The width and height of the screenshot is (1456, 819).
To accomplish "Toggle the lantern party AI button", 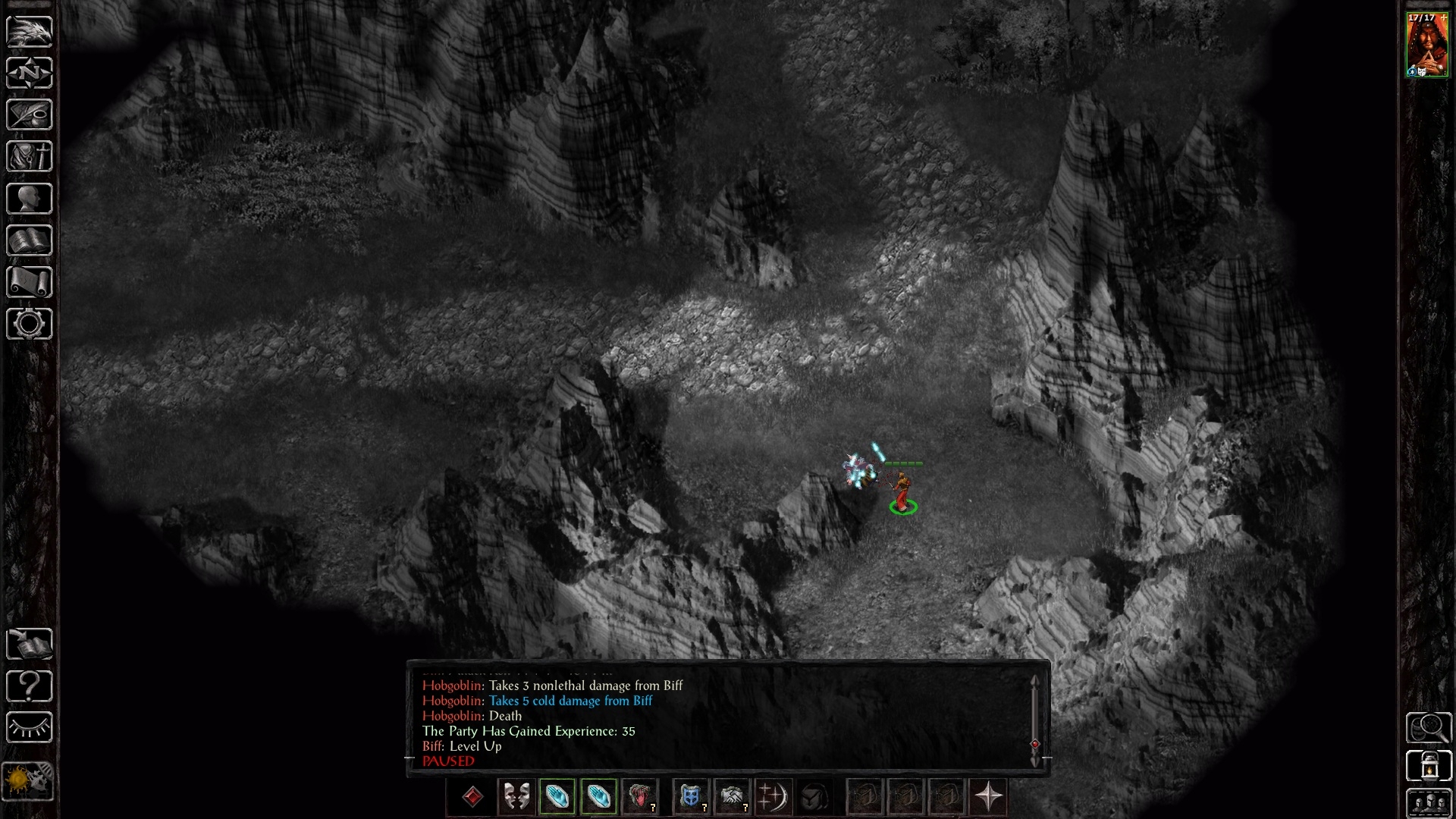I will (x=1429, y=766).
